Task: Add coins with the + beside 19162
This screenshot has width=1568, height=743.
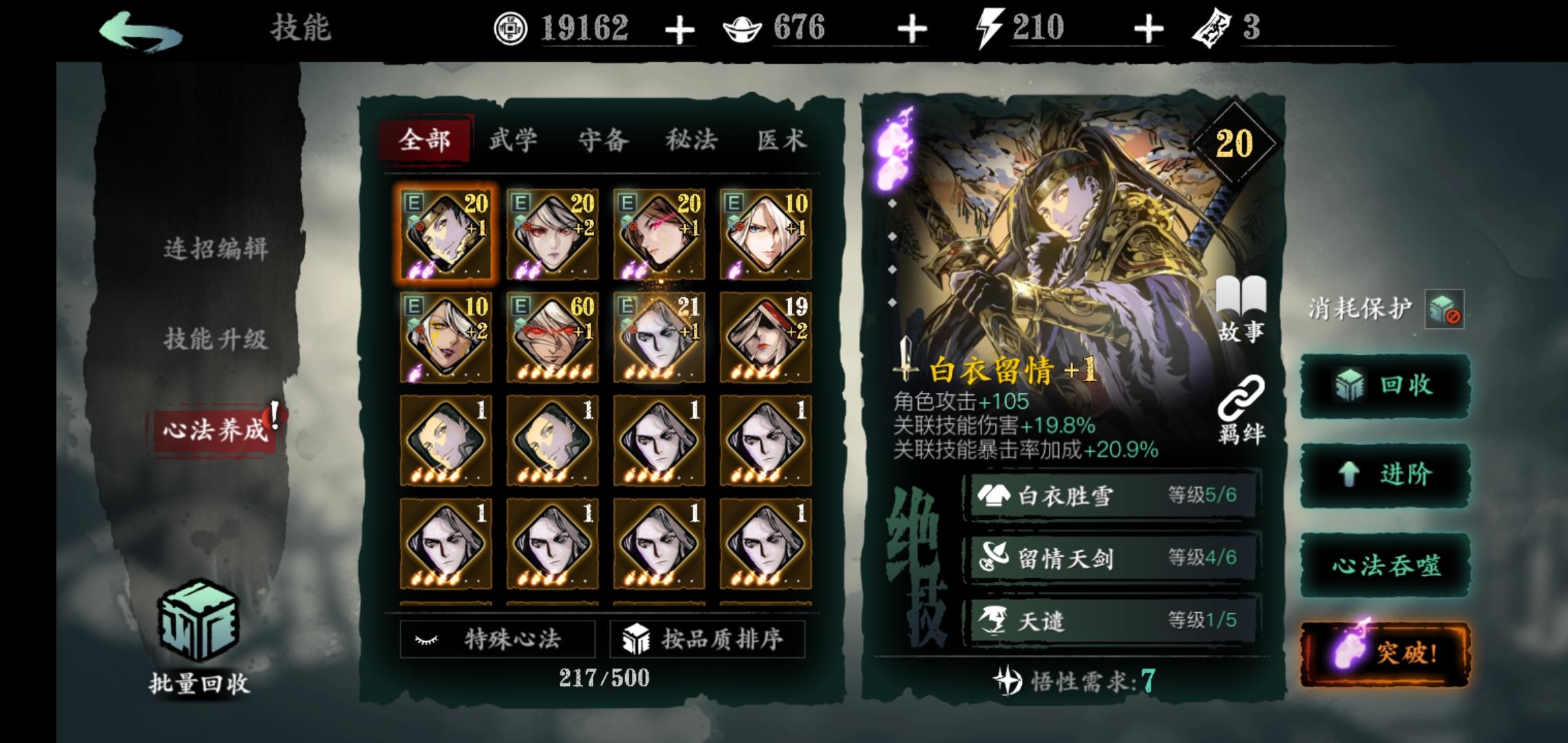Action: click(x=681, y=30)
